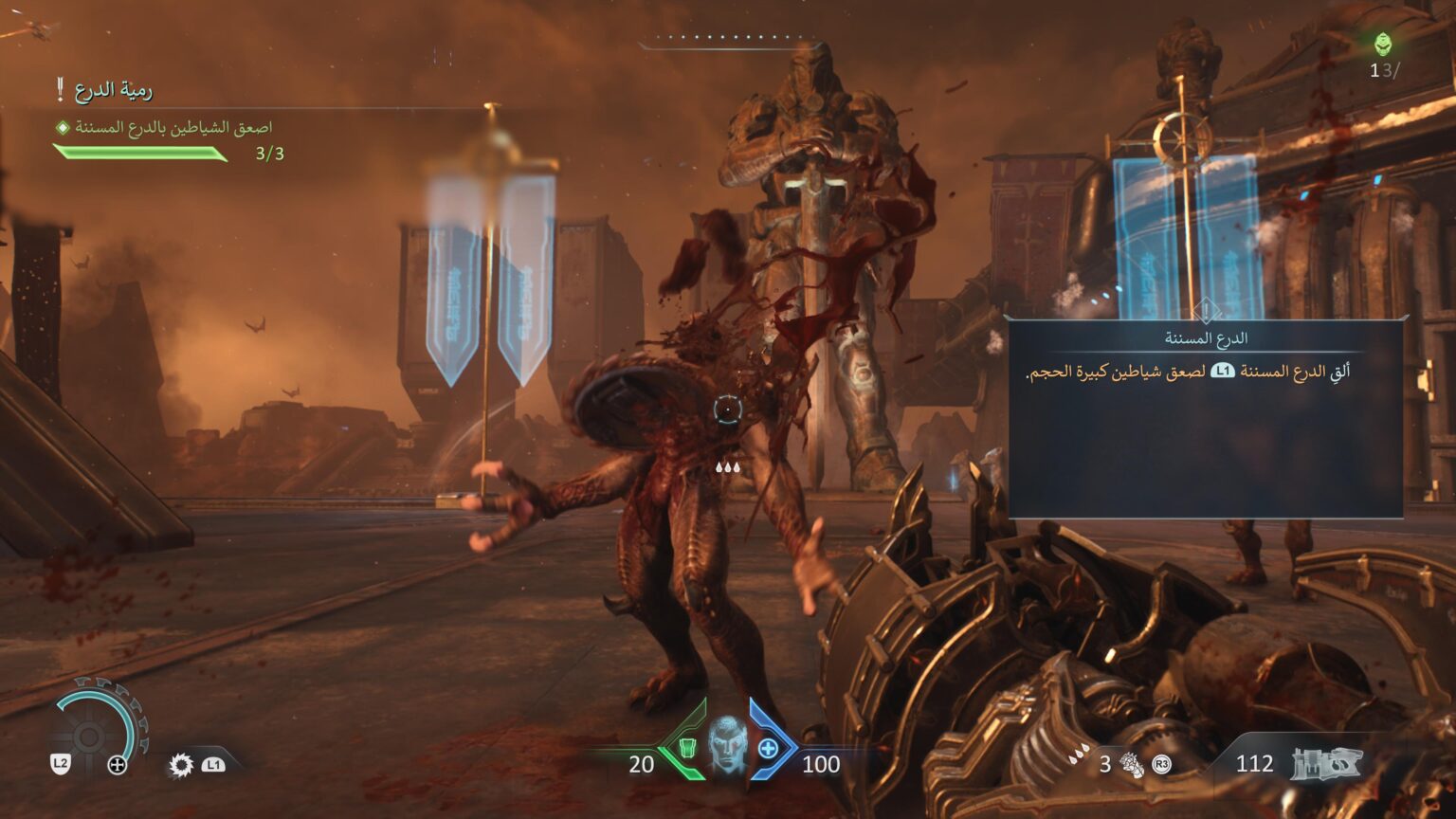Click the serrated shield tutorial panel
The width and height of the screenshot is (1456, 819).
(x=1205, y=418)
